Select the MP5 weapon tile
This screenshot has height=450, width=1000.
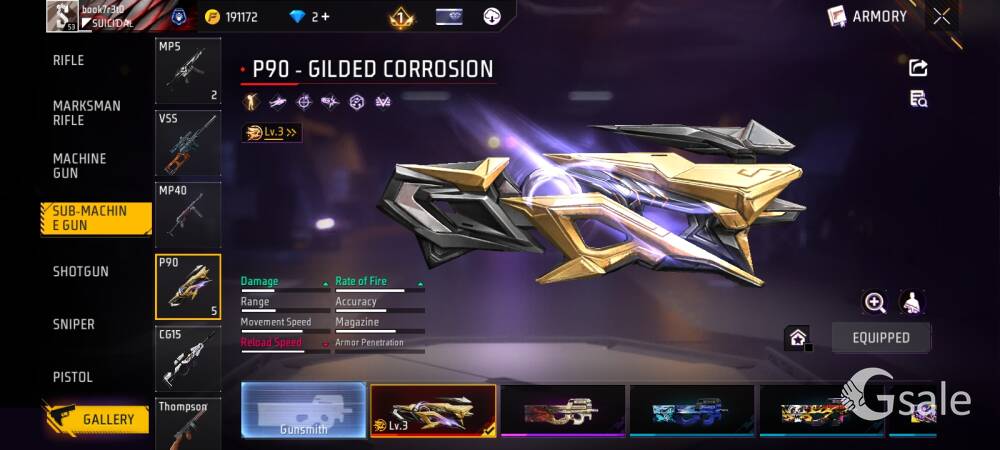click(x=188, y=72)
